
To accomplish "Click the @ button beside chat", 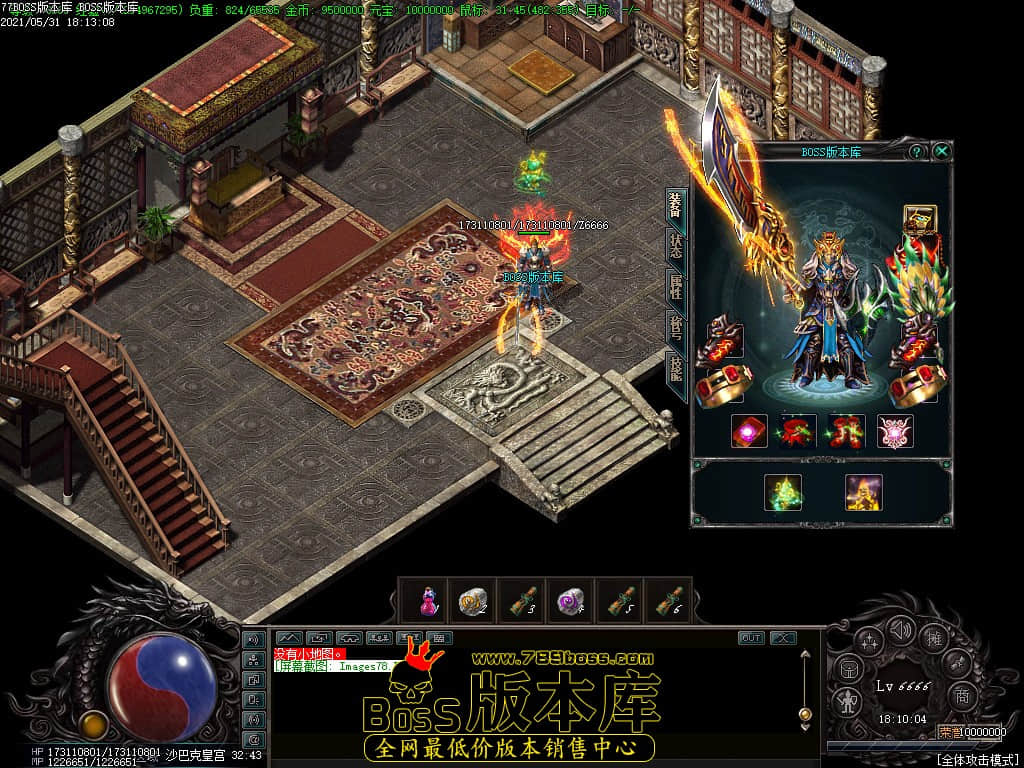I will click(x=253, y=739).
